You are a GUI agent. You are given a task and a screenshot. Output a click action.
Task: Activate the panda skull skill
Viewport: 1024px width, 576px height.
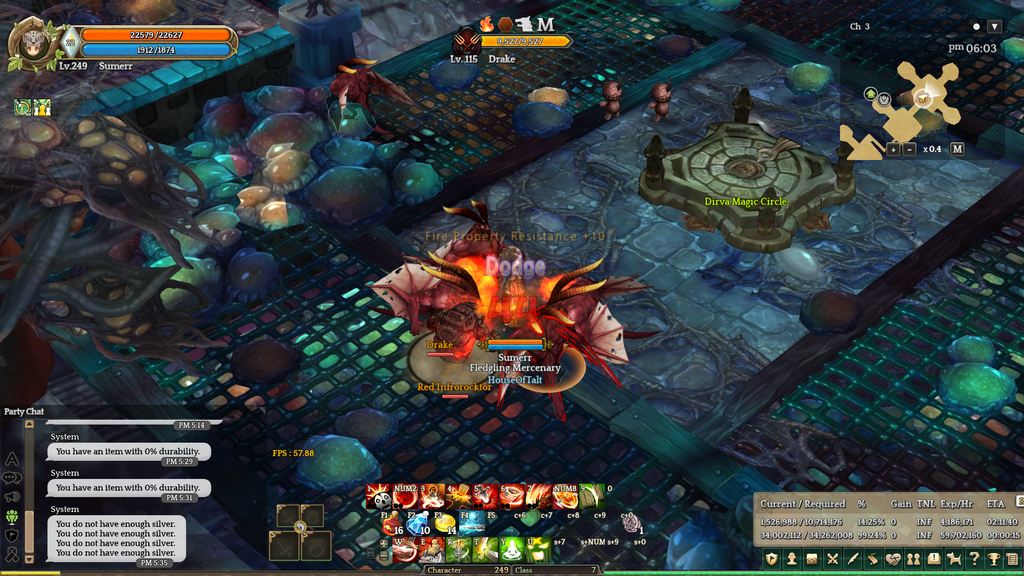(378, 496)
